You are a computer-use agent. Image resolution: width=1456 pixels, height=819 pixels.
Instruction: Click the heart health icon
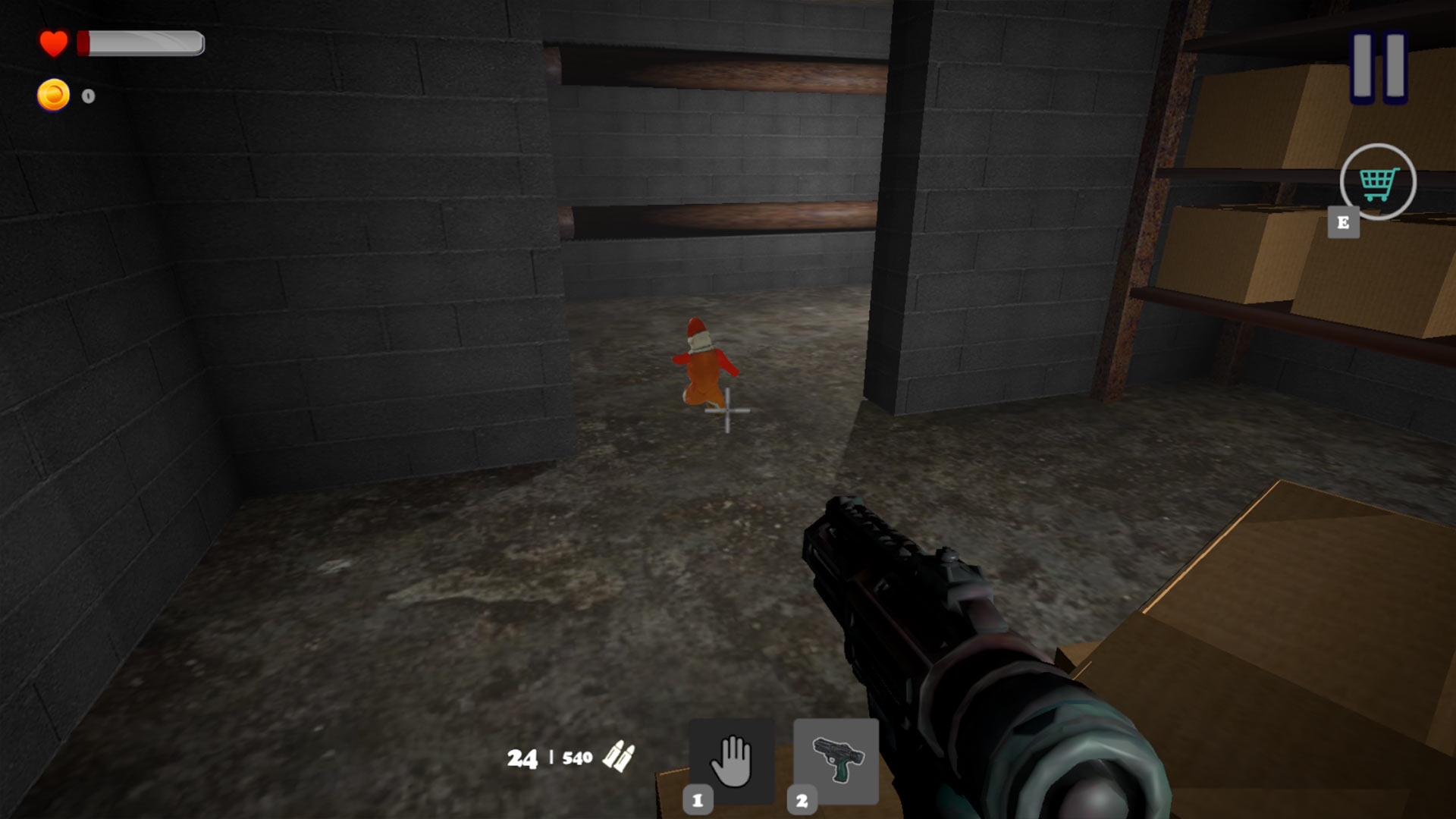pyautogui.click(x=52, y=43)
